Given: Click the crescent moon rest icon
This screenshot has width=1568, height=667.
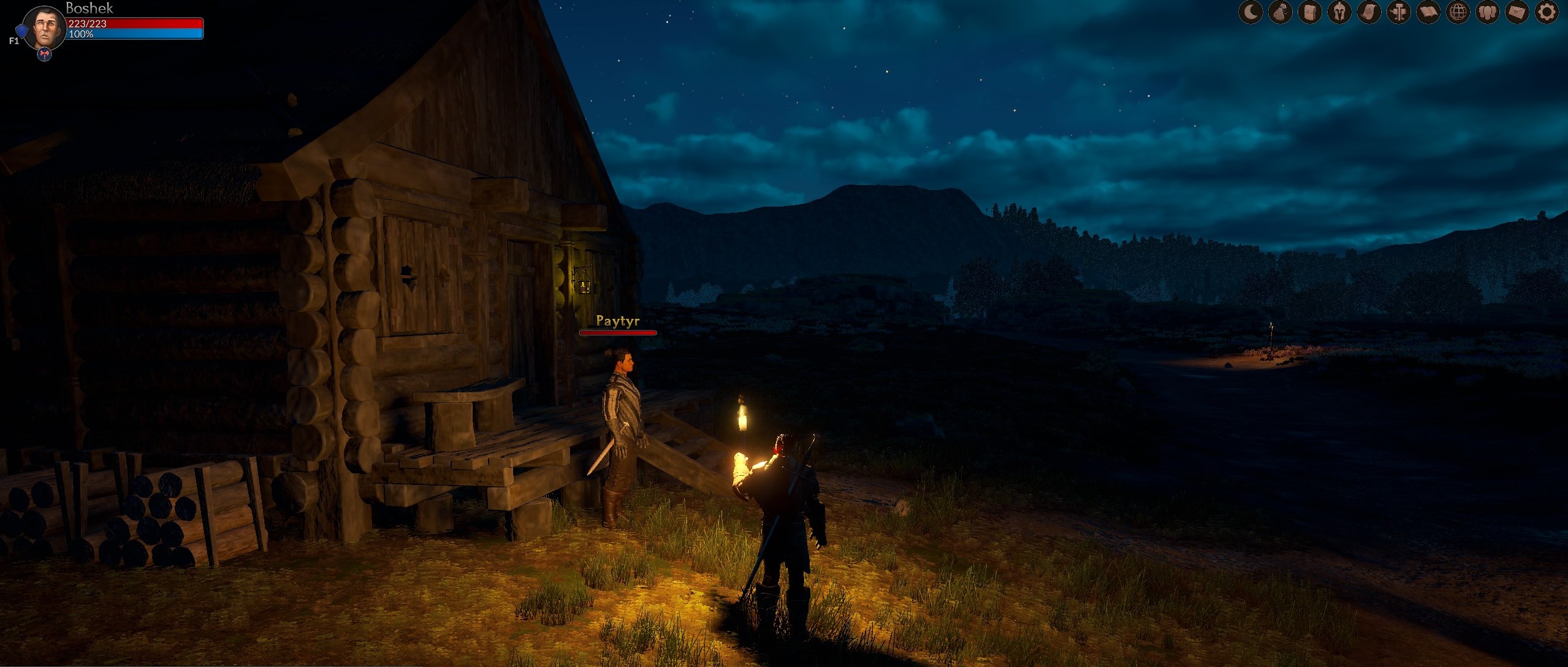Looking at the screenshot, I should 1250,12.
